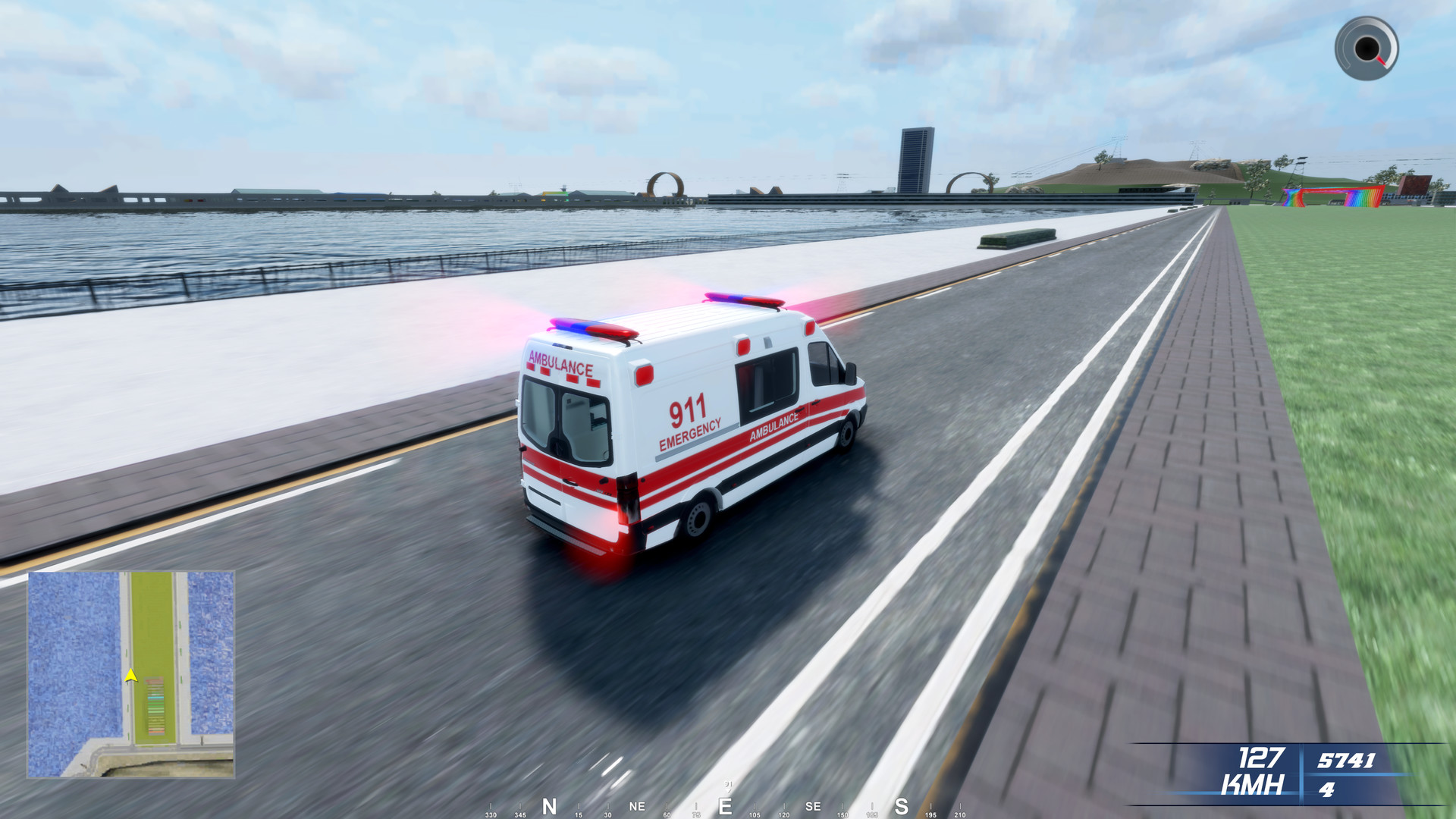The width and height of the screenshot is (1456, 819).
Task: Select the SE label on the compass bar
Action: coord(813,807)
